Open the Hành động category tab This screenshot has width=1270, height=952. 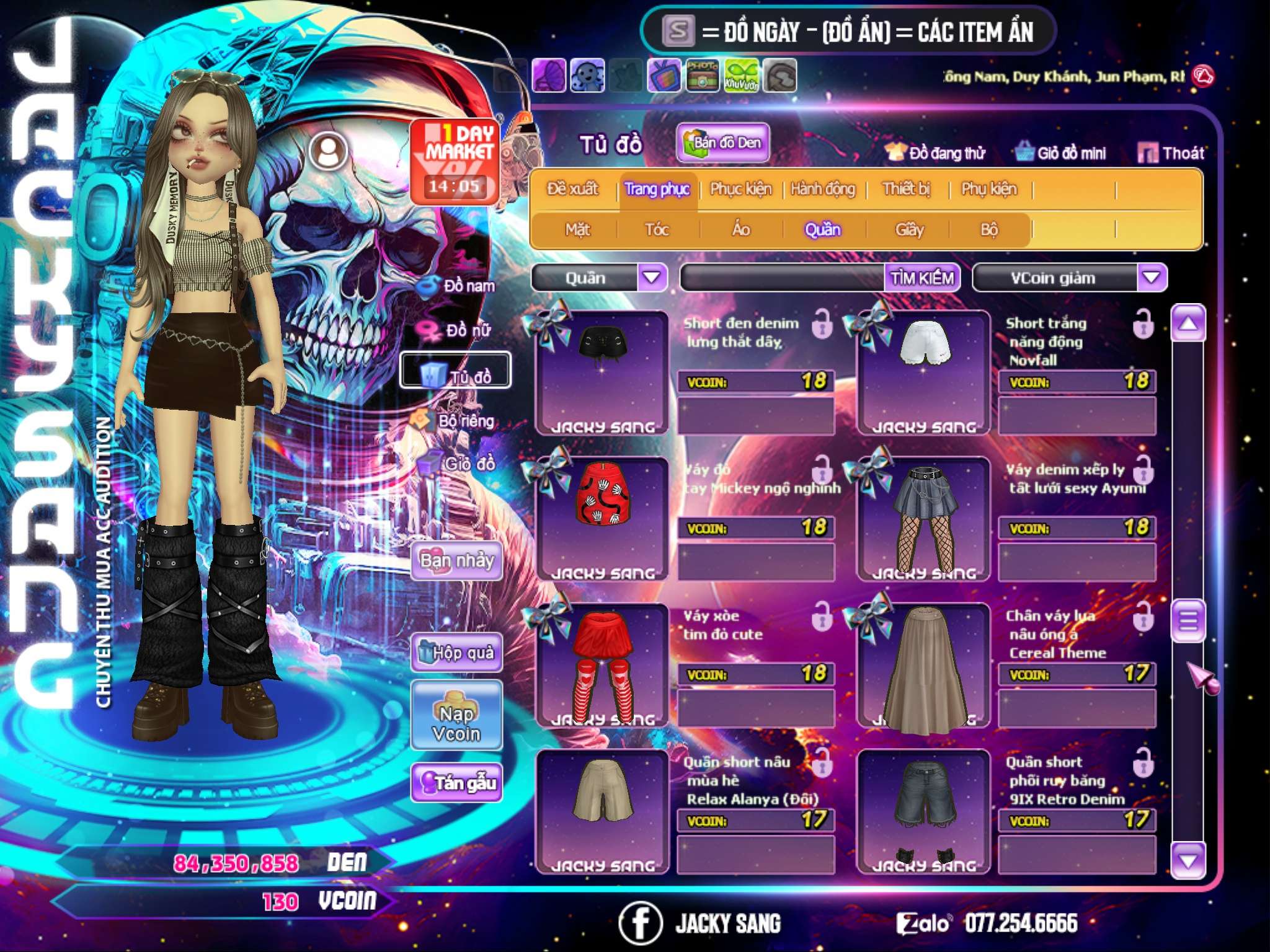pyautogui.click(x=822, y=188)
